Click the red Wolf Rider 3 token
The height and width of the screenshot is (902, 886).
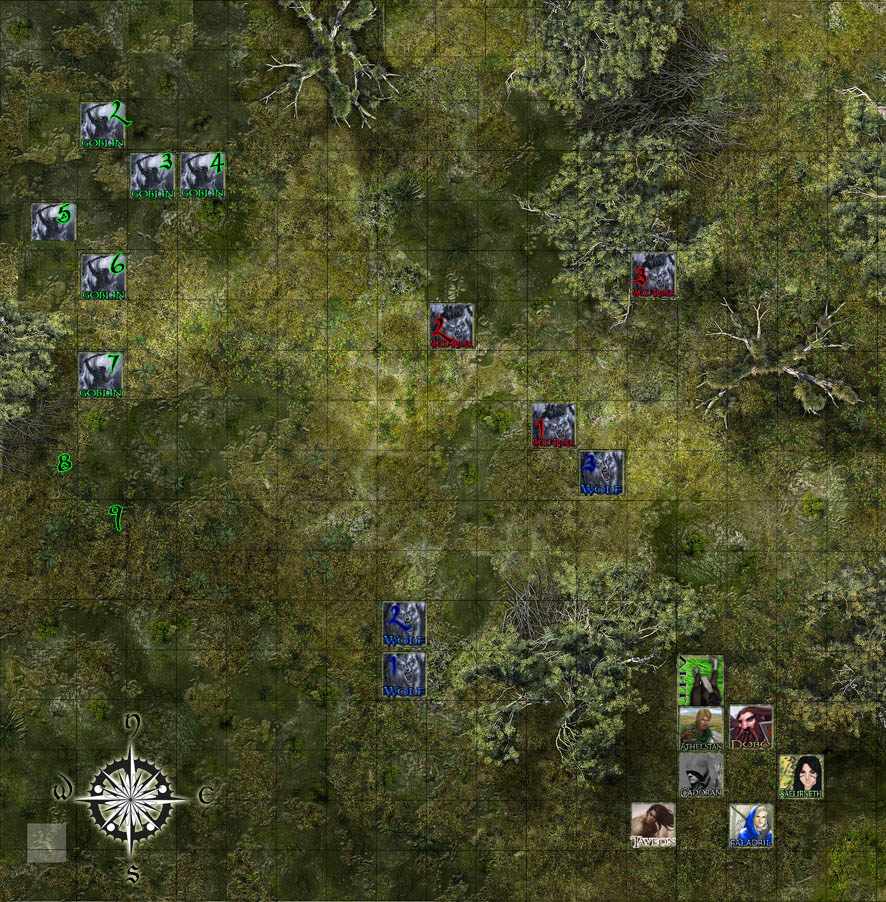pyautogui.click(x=653, y=274)
